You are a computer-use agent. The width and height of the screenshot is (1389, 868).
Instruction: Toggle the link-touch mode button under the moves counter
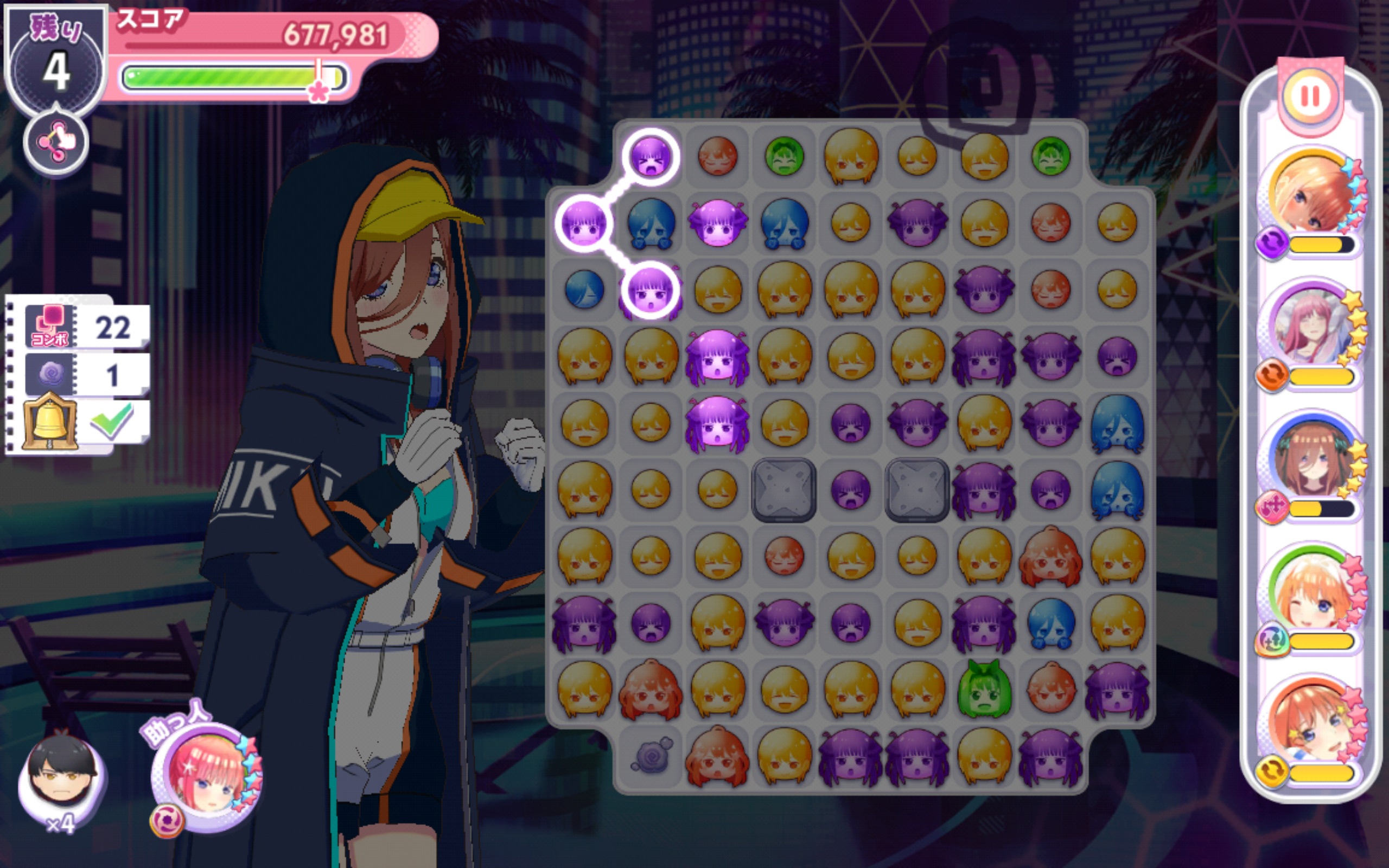(56, 142)
